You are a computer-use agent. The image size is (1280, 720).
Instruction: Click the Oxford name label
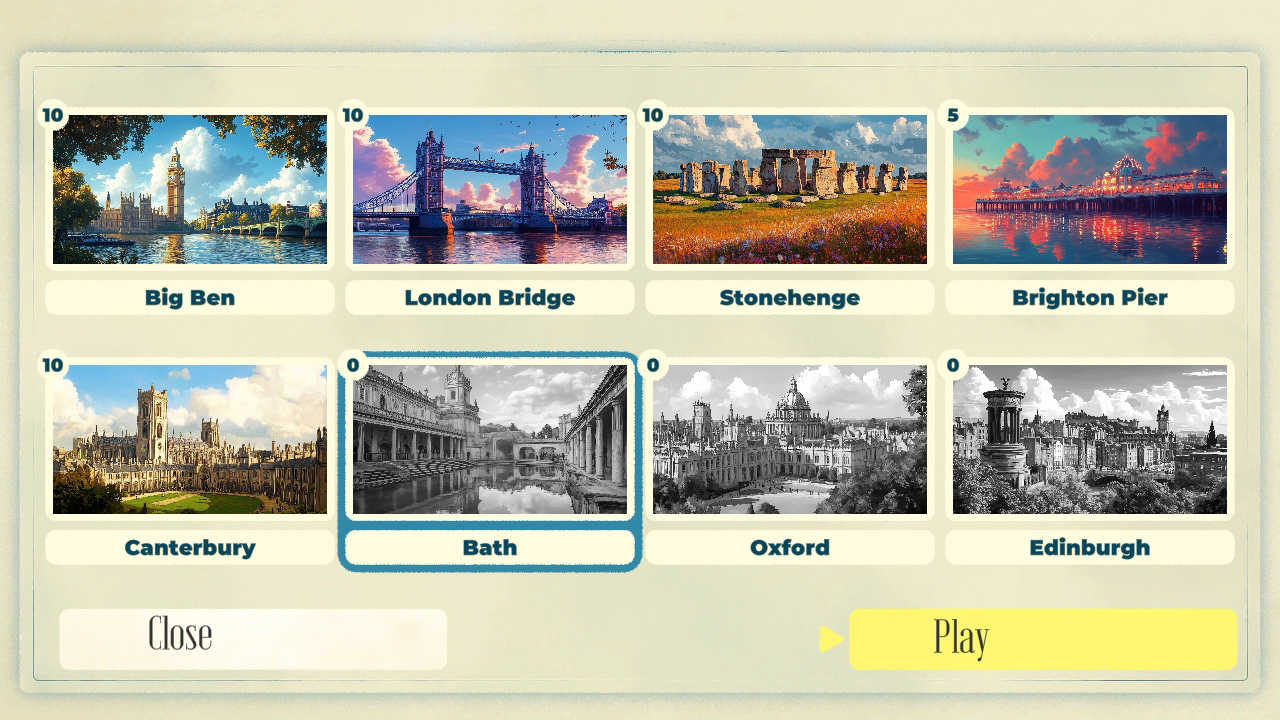[789, 547]
